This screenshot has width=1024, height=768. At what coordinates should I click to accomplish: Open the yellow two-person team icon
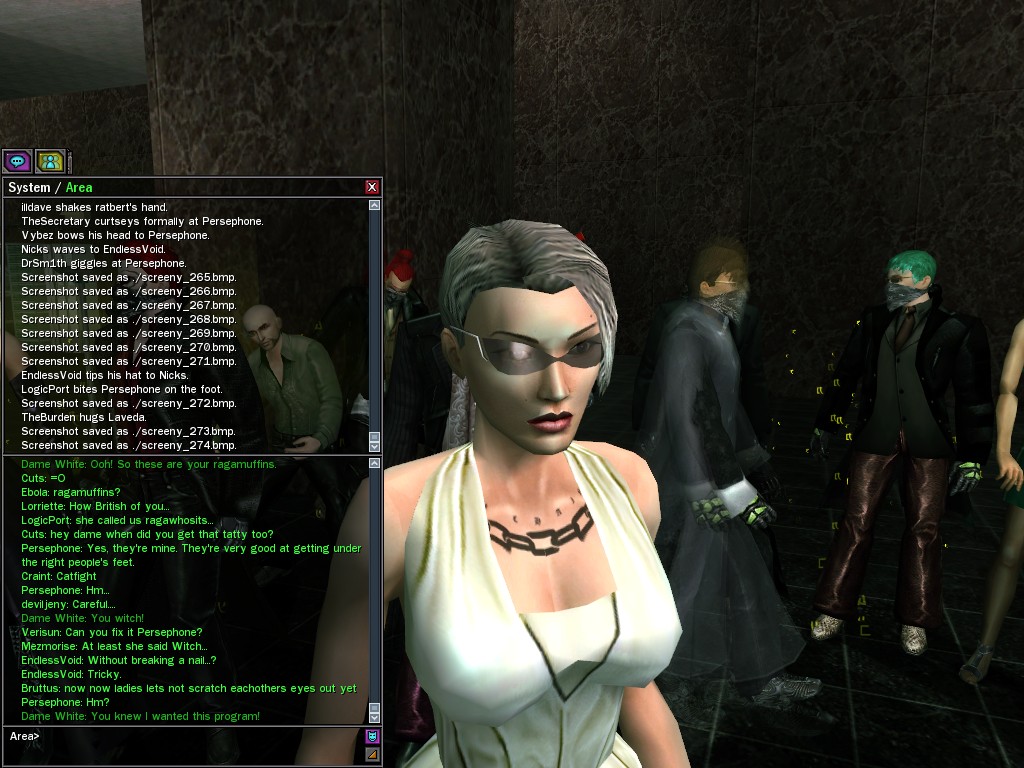49,160
